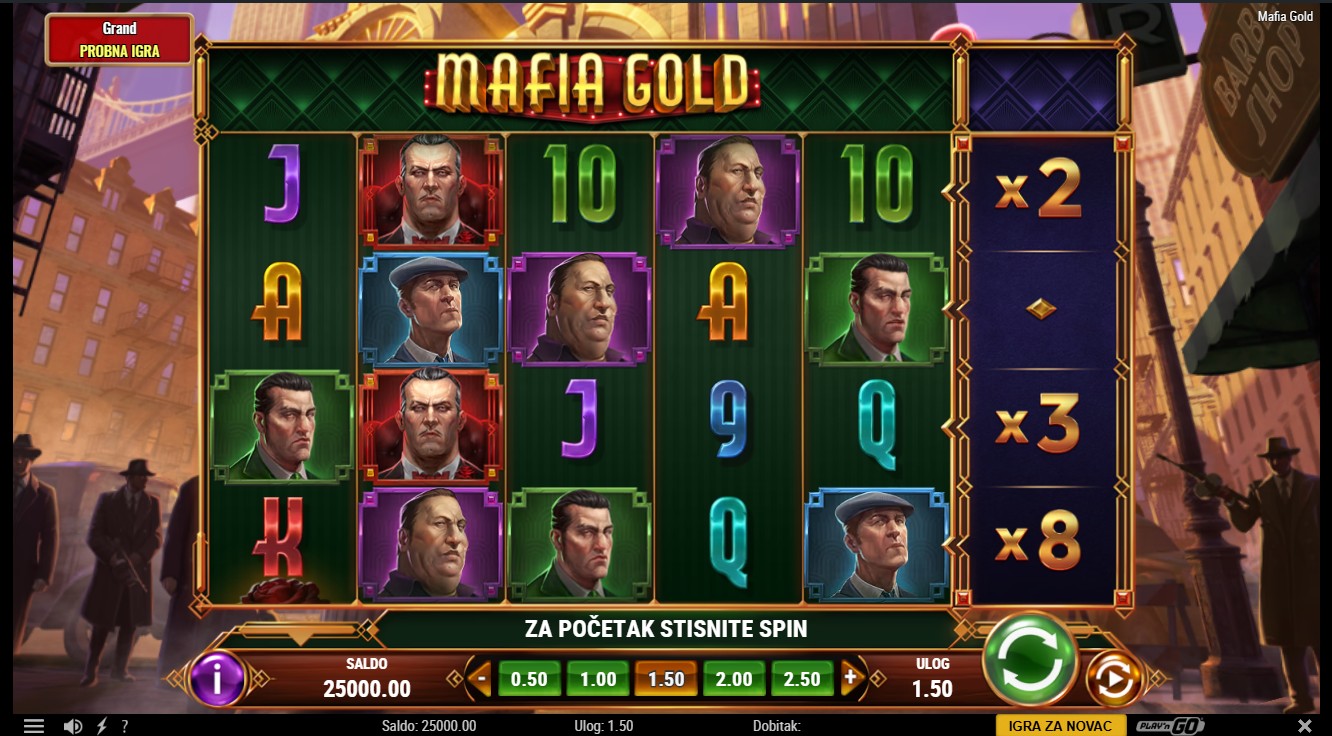Spin the reels with the green button
Viewport: 1332px width, 736px height.
1029,659
